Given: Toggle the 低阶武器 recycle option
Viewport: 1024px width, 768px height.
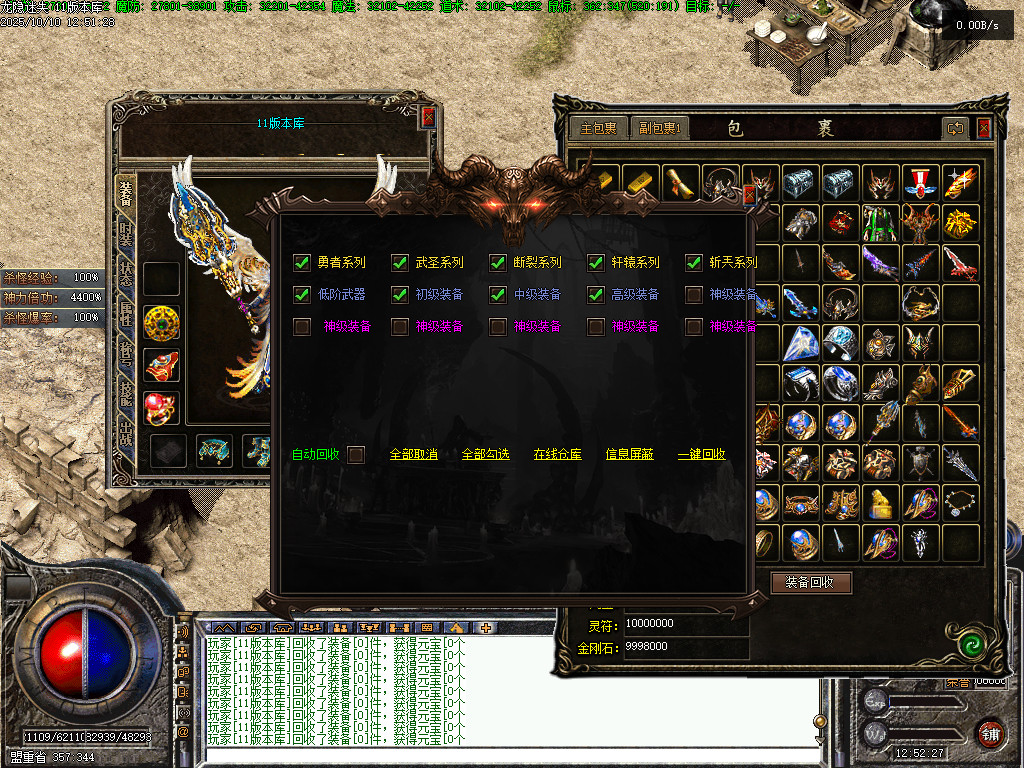Looking at the screenshot, I should [x=301, y=295].
